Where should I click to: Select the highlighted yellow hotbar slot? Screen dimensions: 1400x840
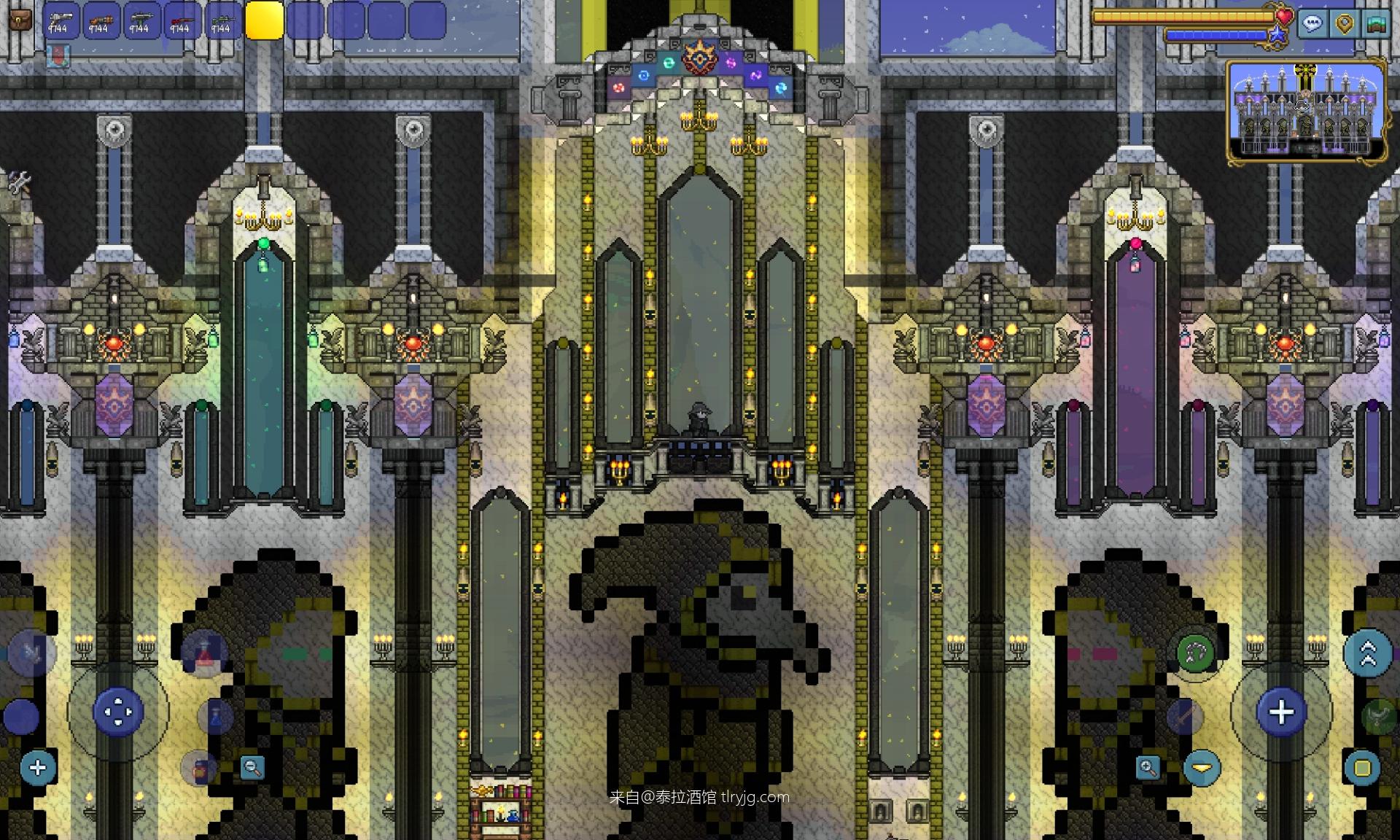[264, 20]
